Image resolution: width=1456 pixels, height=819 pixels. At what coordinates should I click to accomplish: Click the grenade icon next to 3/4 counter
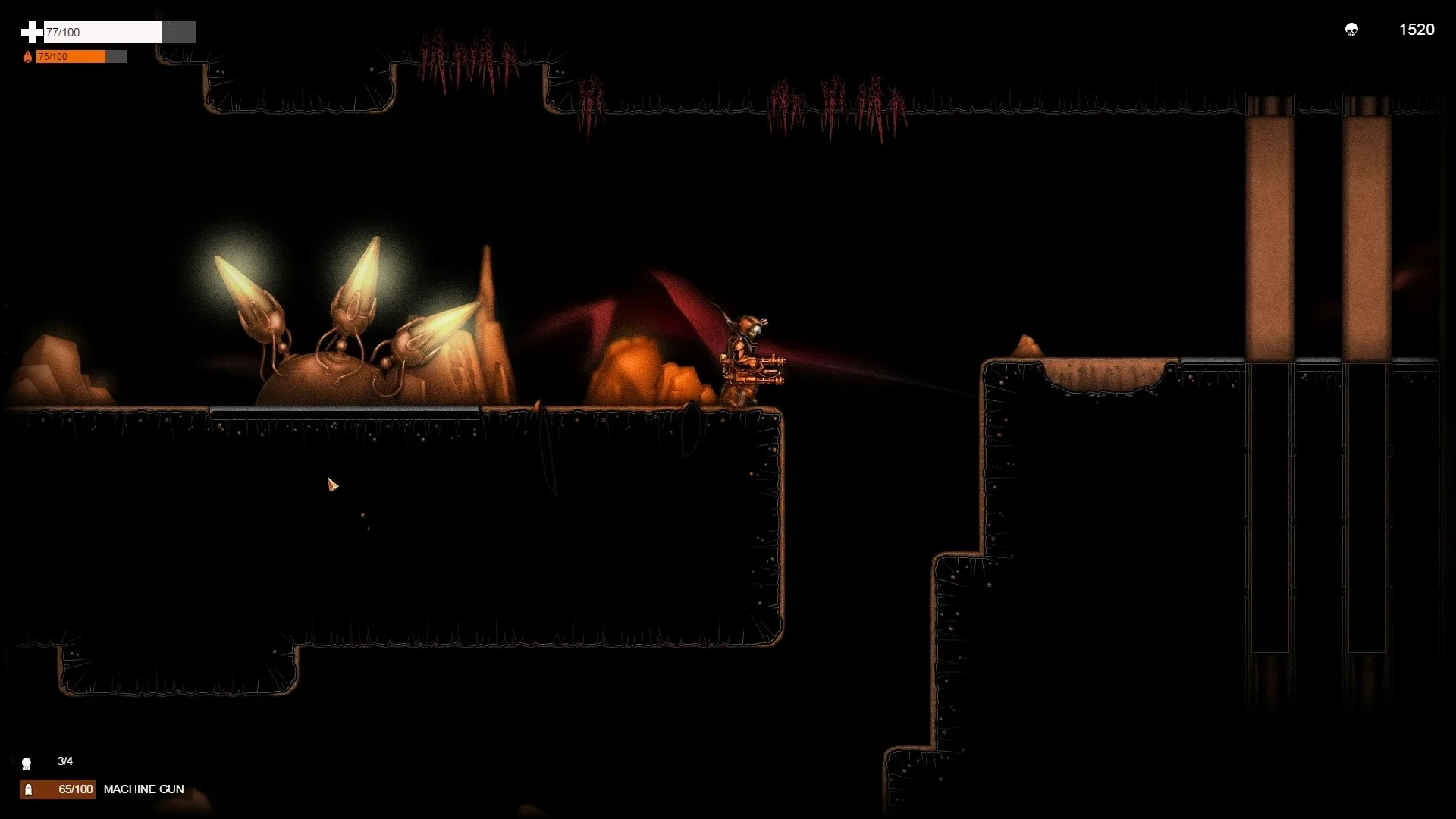pyautogui.click(x=27, y=763)
